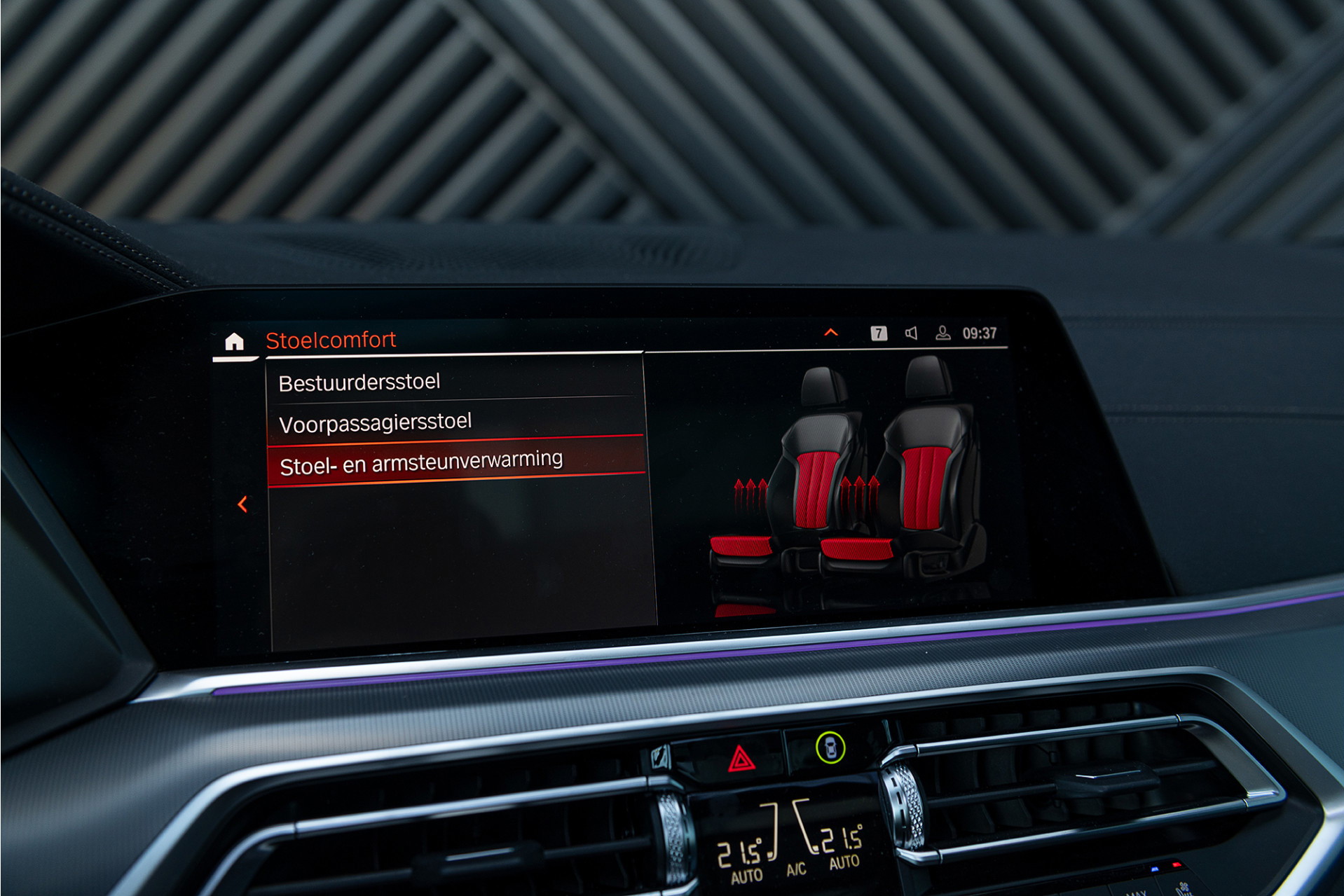The height and width of the screenshot is (896, 1344).
Task: Click the orange back arrow
Action: tap(242, 504)
